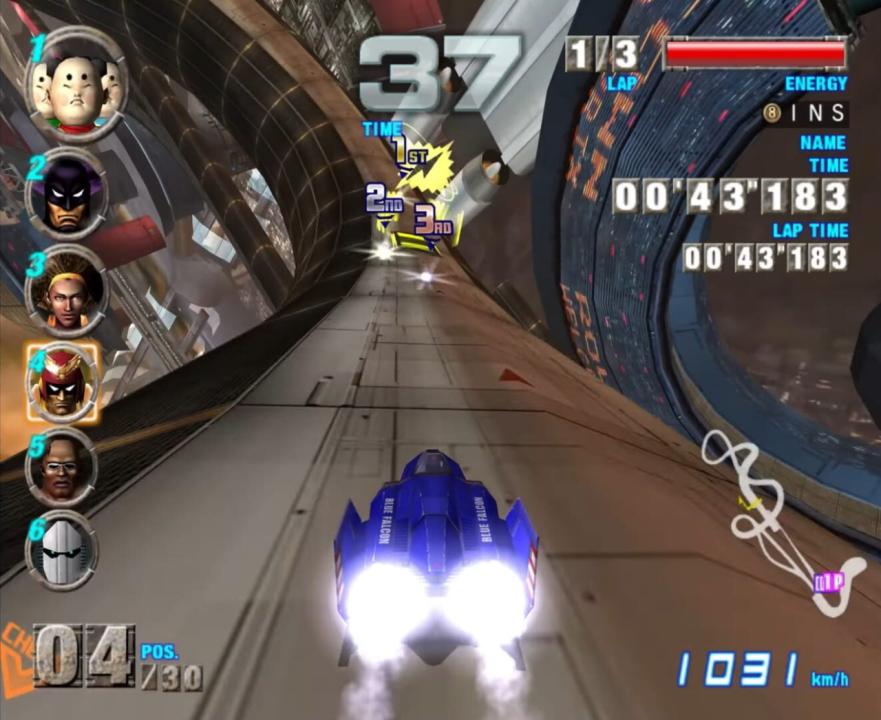Pick the fifth-place racer portrait with sunglasses
Viewport: 881px width, 720px height.
click(x=62, y=468)
